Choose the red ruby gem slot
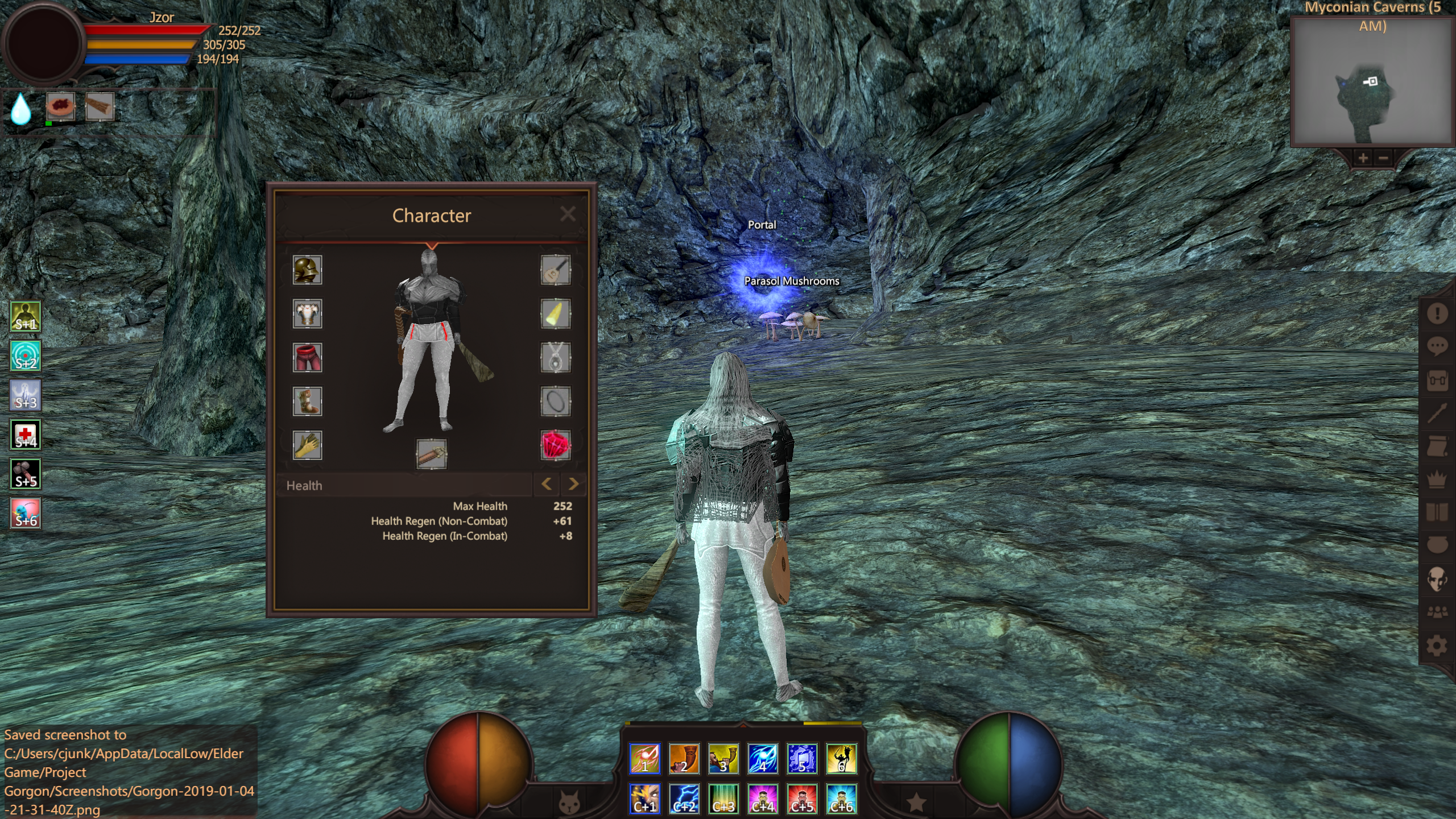Screen dimensions: 1456x819 (x=555, y=445)
